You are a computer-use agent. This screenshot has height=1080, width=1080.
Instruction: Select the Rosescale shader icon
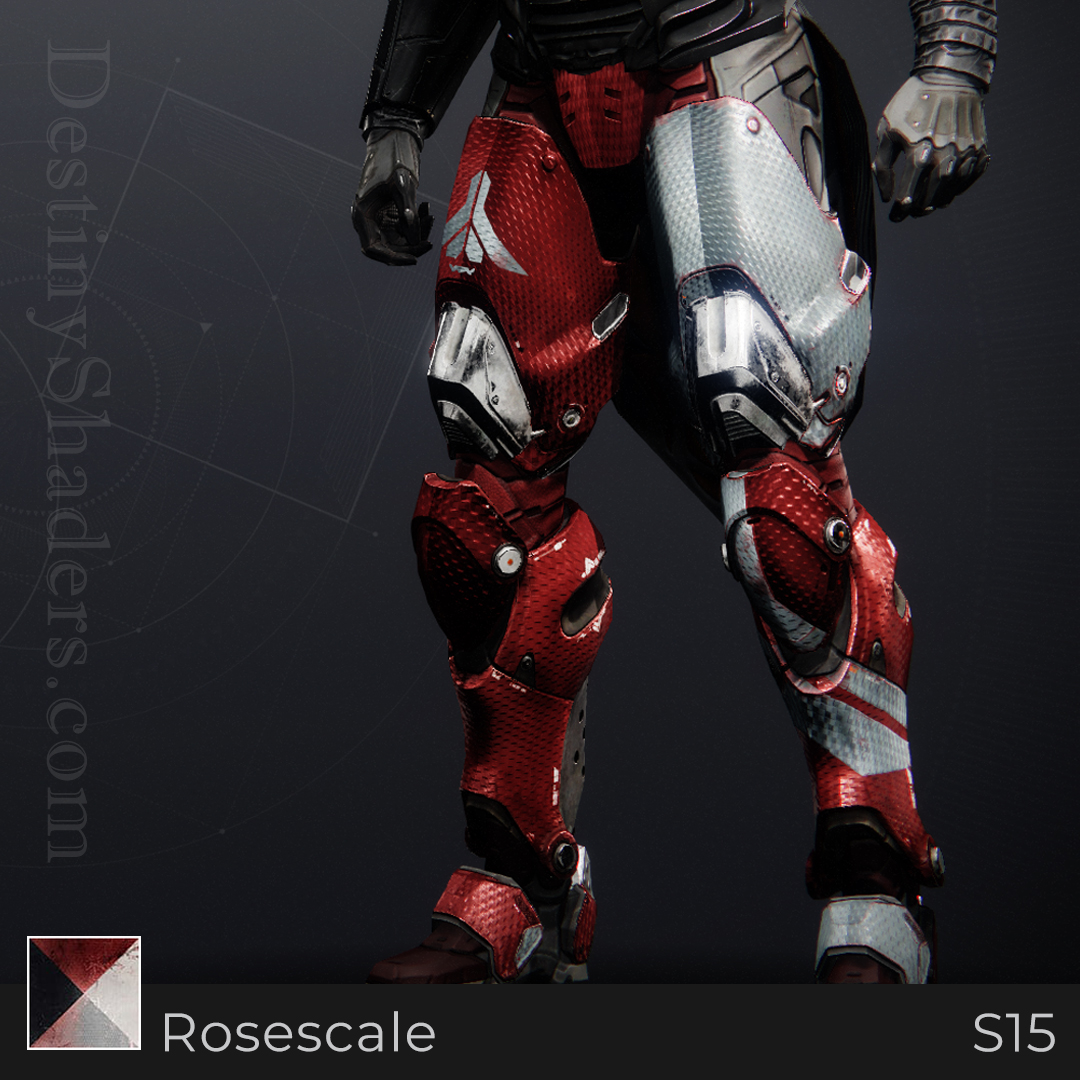(x=84, y=992)
